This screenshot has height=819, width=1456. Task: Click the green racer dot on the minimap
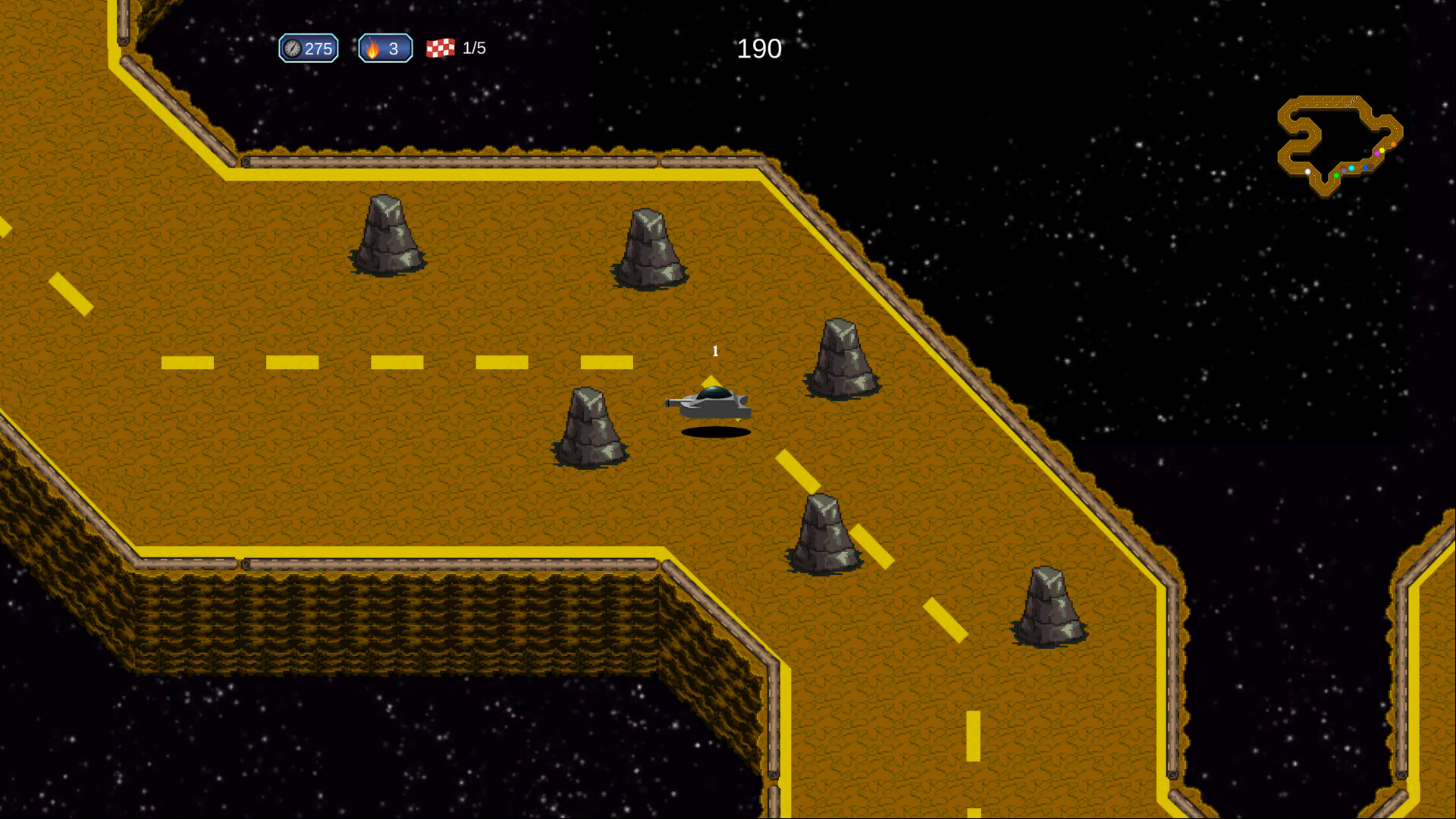(x=1336, y=175)
